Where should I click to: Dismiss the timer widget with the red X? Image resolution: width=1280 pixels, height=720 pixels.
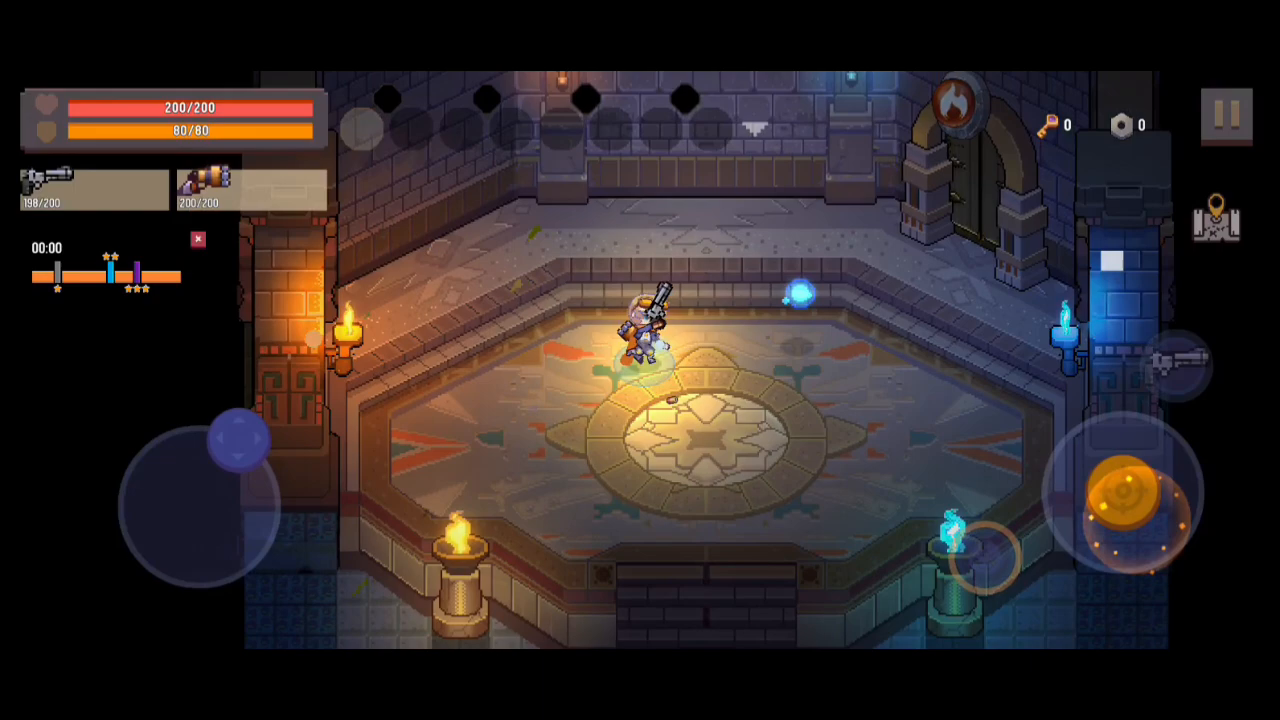click(197, 239)
